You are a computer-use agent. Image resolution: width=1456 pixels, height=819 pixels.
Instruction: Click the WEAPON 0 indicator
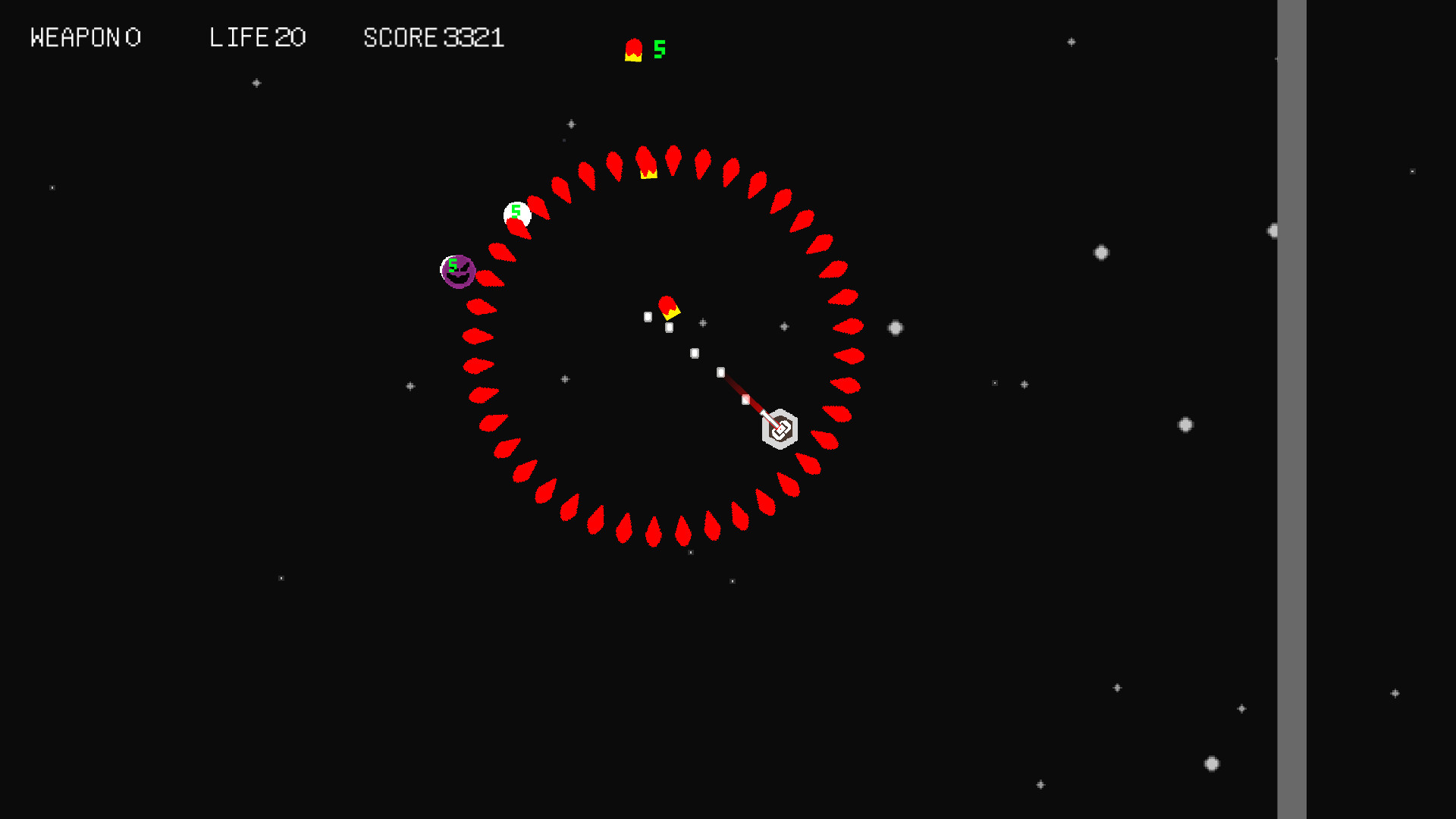[86, 37]
